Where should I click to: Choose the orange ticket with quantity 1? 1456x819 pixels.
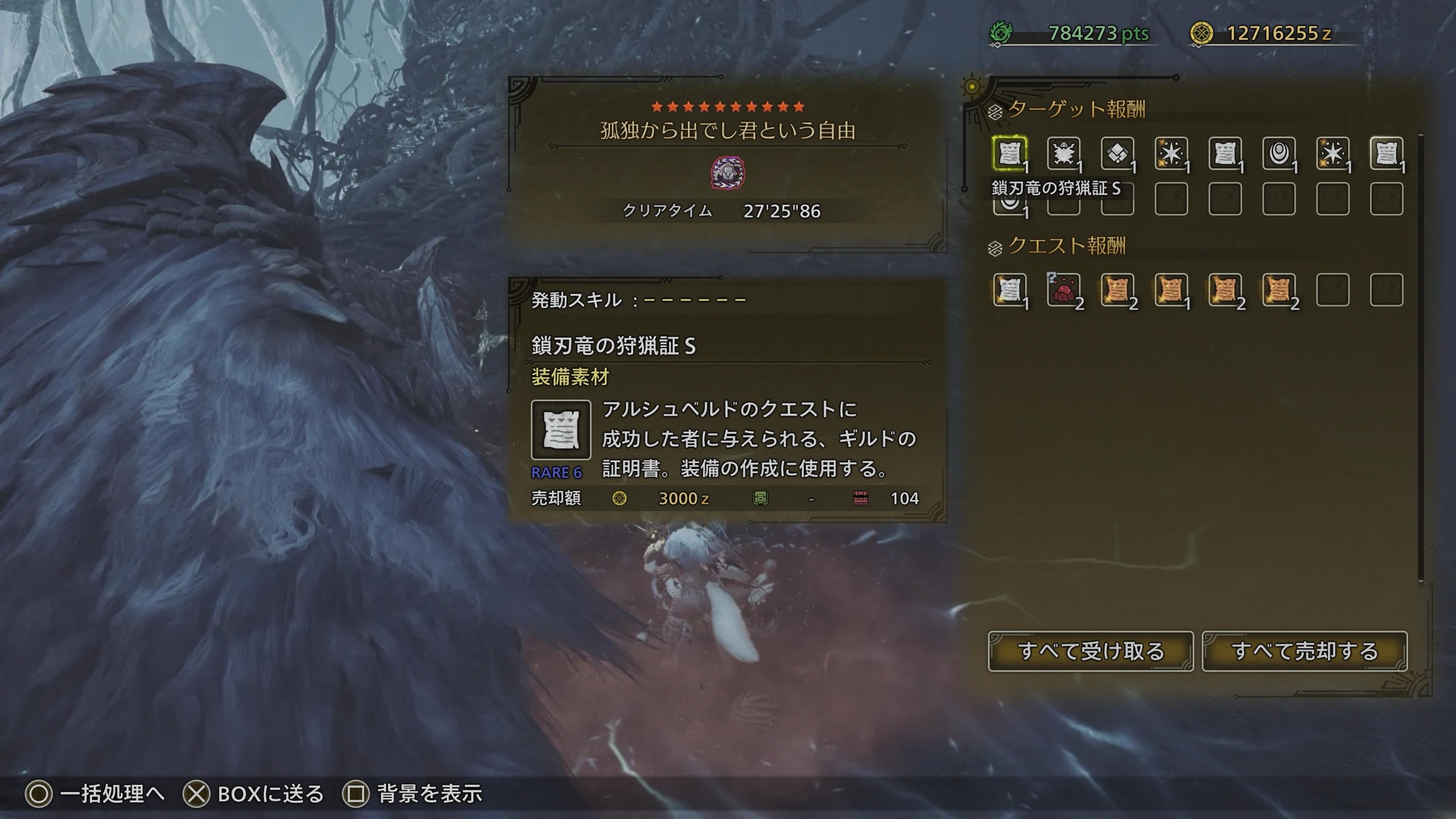point(1171,290)
